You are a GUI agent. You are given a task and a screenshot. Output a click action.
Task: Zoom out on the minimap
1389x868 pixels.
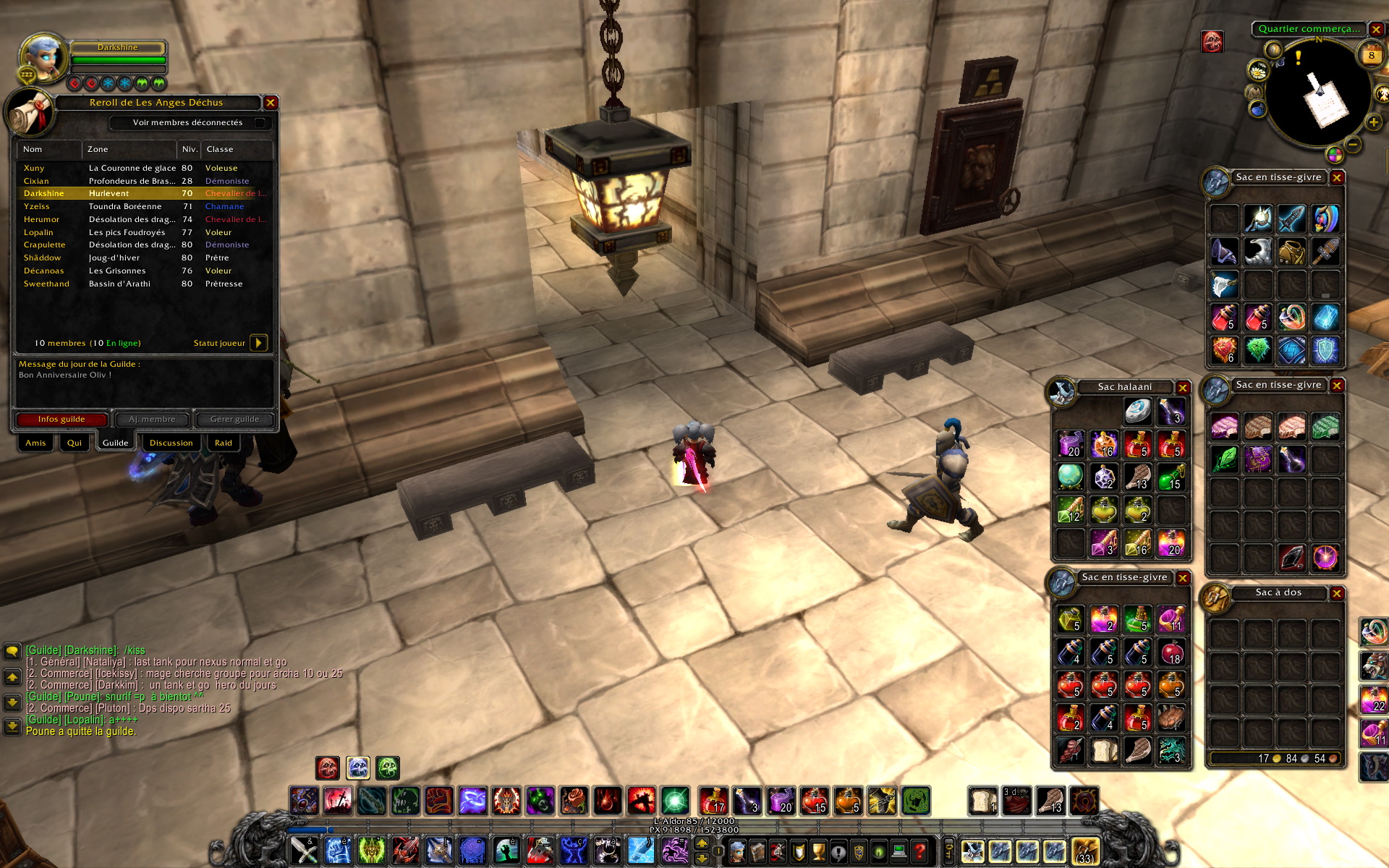pos(1354,145)
